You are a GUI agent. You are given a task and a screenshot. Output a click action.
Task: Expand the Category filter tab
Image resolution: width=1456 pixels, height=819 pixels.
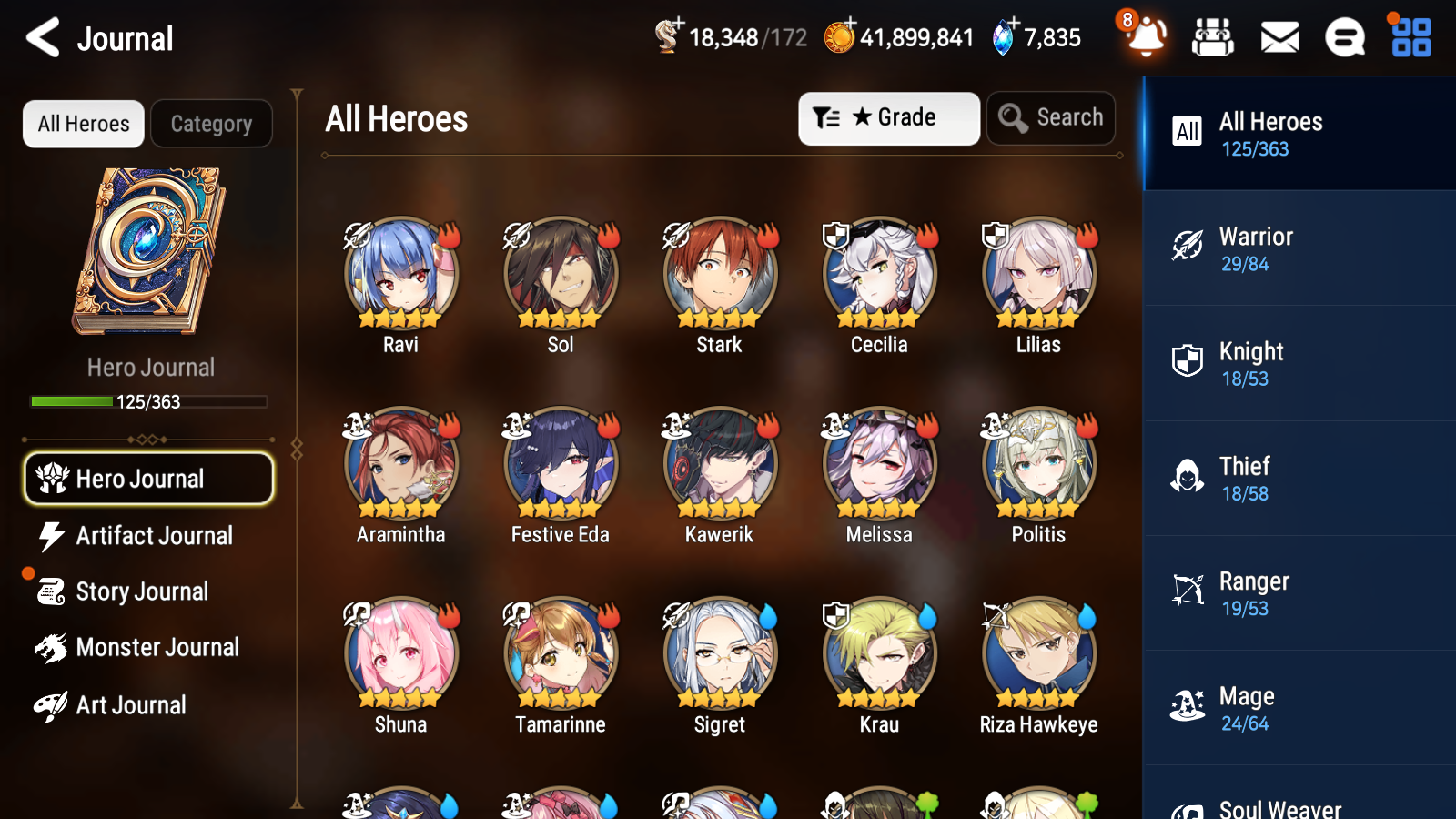pos(212,124)
